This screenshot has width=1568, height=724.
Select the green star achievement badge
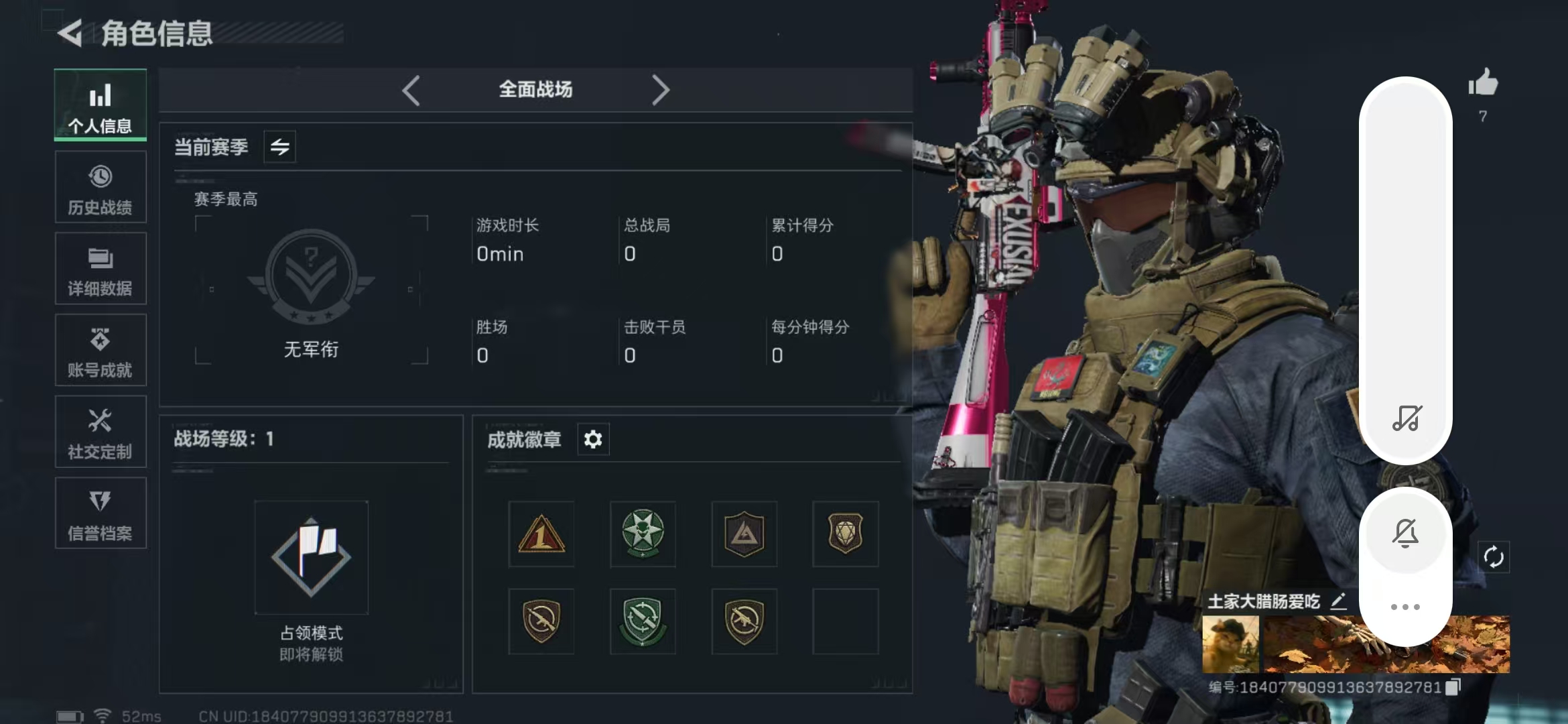pyautogui.click(x=643, y=534)
